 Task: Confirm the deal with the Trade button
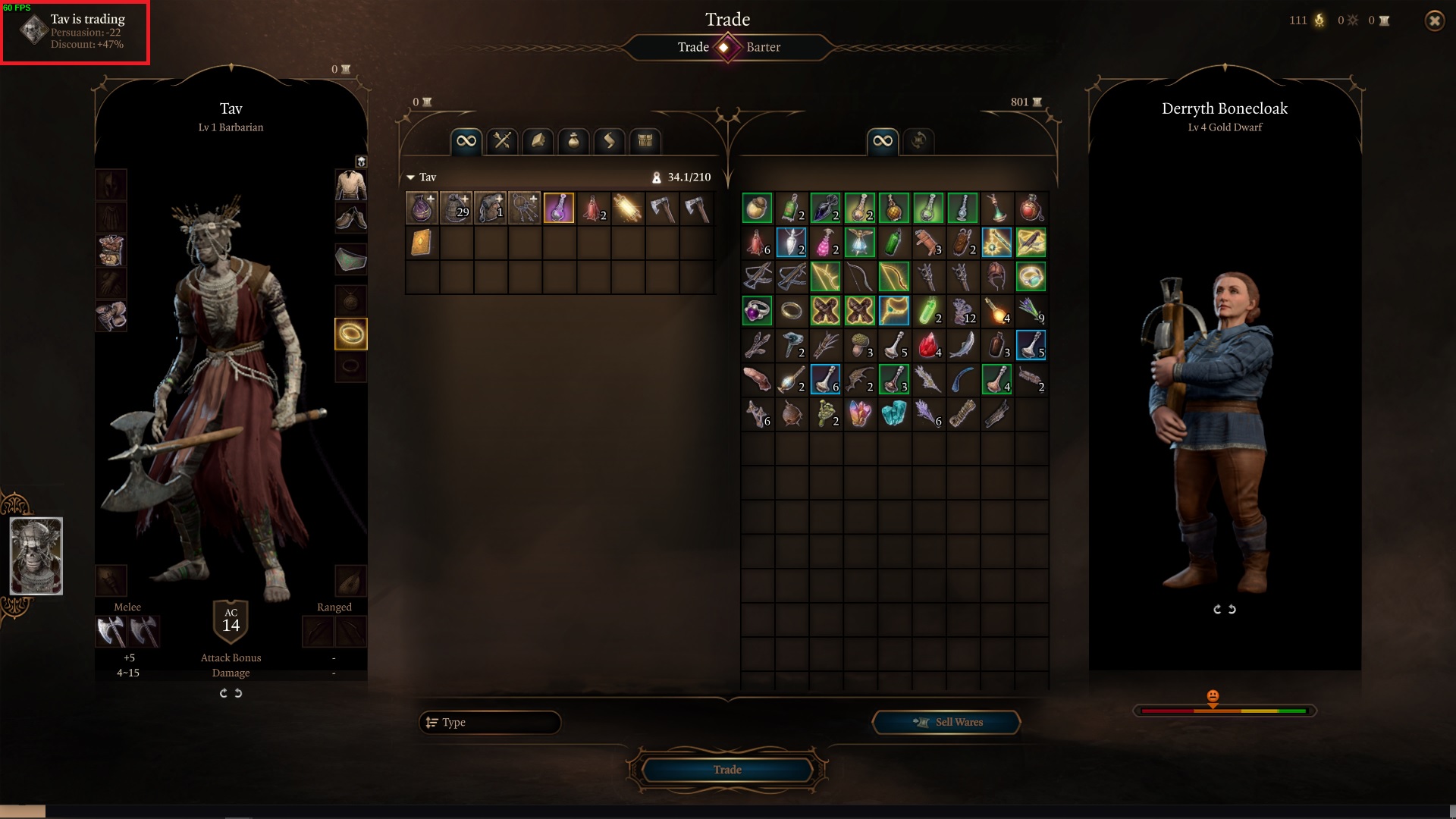(x=727, y=770)
